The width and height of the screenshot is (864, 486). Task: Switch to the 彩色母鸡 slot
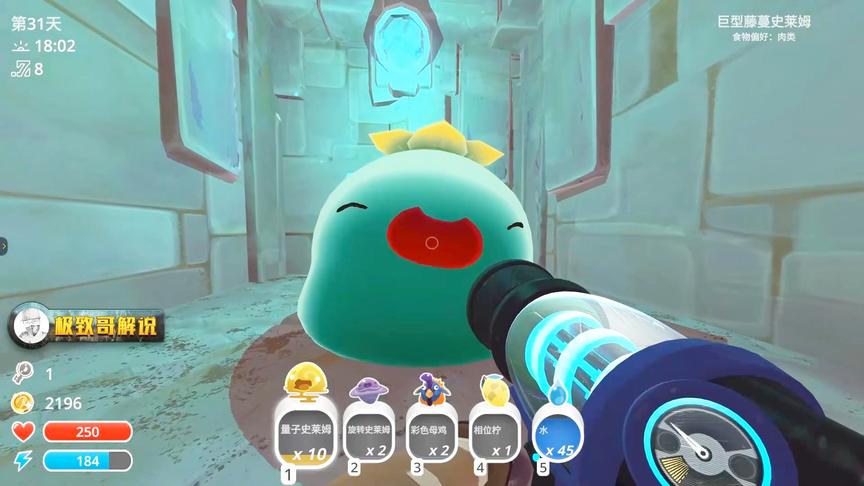(x=432, y=431)
